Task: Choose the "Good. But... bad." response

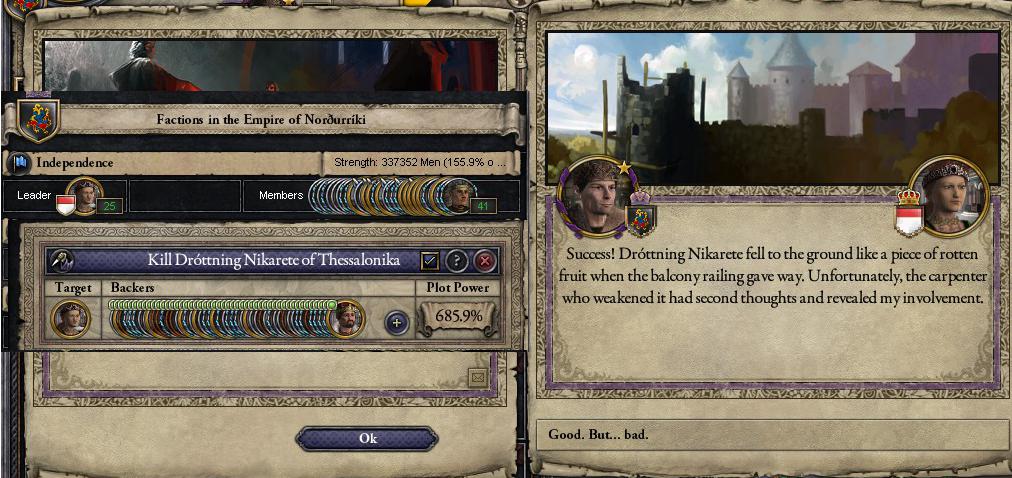Action: click(771, 435)
